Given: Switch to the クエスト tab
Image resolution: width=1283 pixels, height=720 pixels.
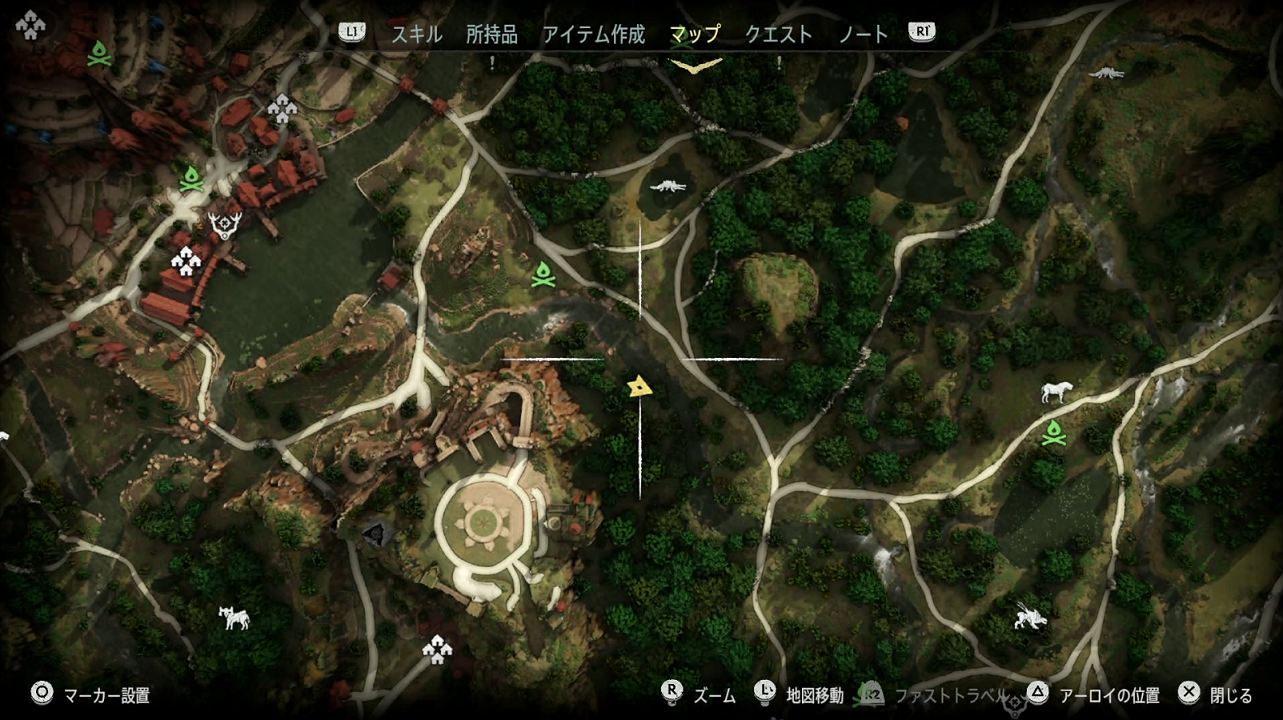Looking at the screenshot, I should pyautogui.click(x=777, y=33).
